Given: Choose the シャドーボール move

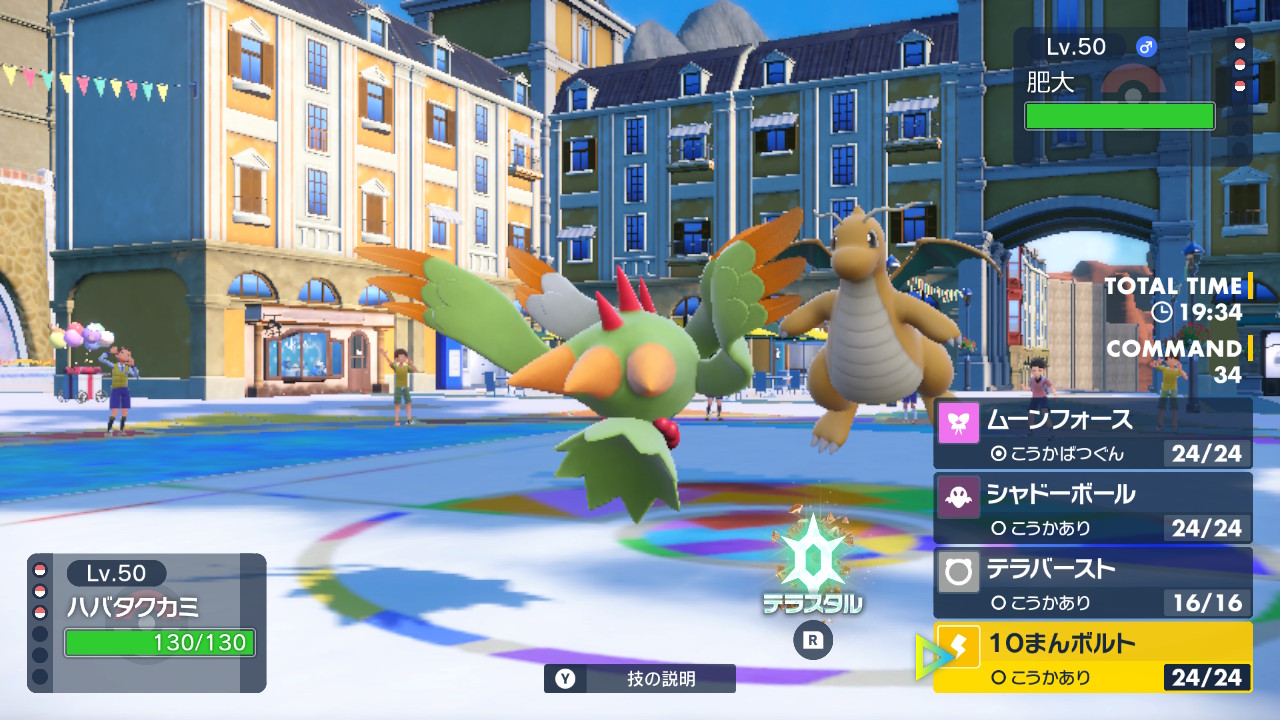Looking at the screenshot, I should click(1092, 508).
